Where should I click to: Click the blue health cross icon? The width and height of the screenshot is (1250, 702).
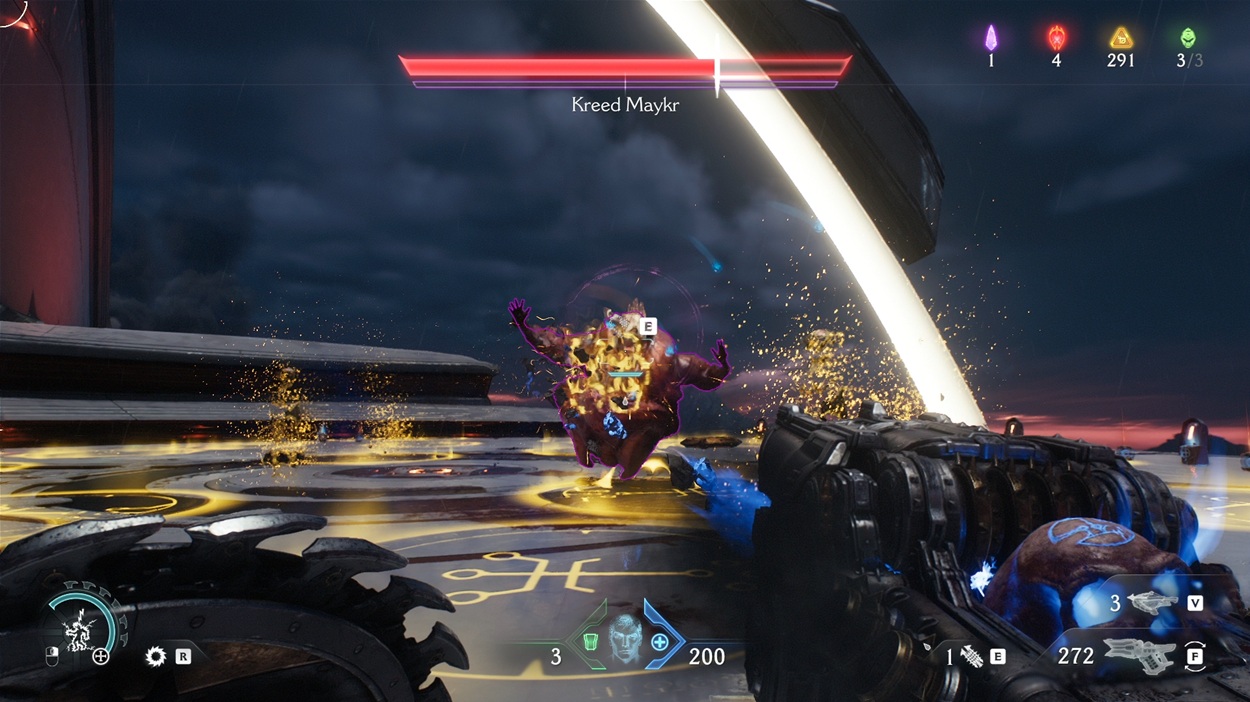tap(659, 641)
